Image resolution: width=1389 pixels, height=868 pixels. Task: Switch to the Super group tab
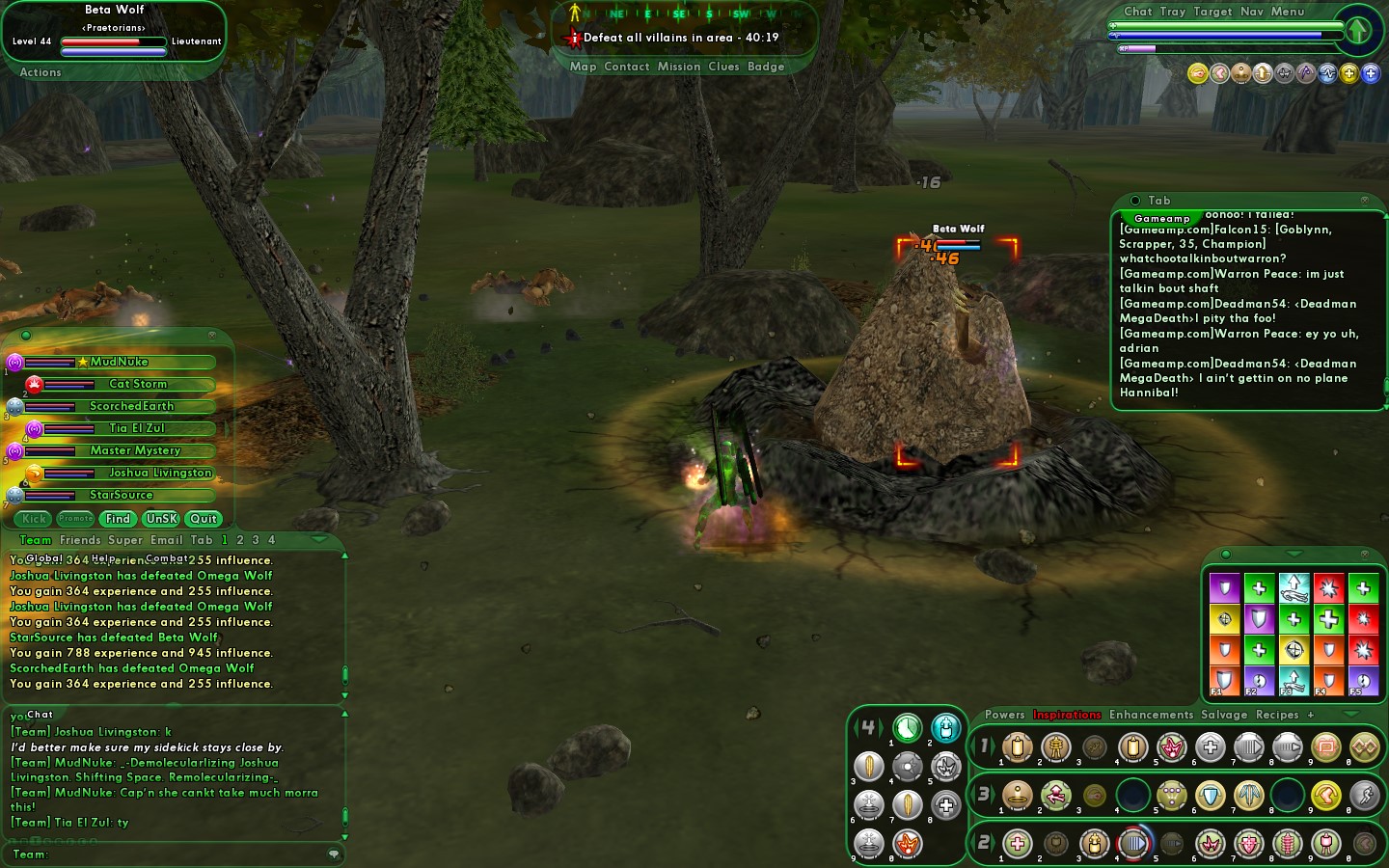125,540
